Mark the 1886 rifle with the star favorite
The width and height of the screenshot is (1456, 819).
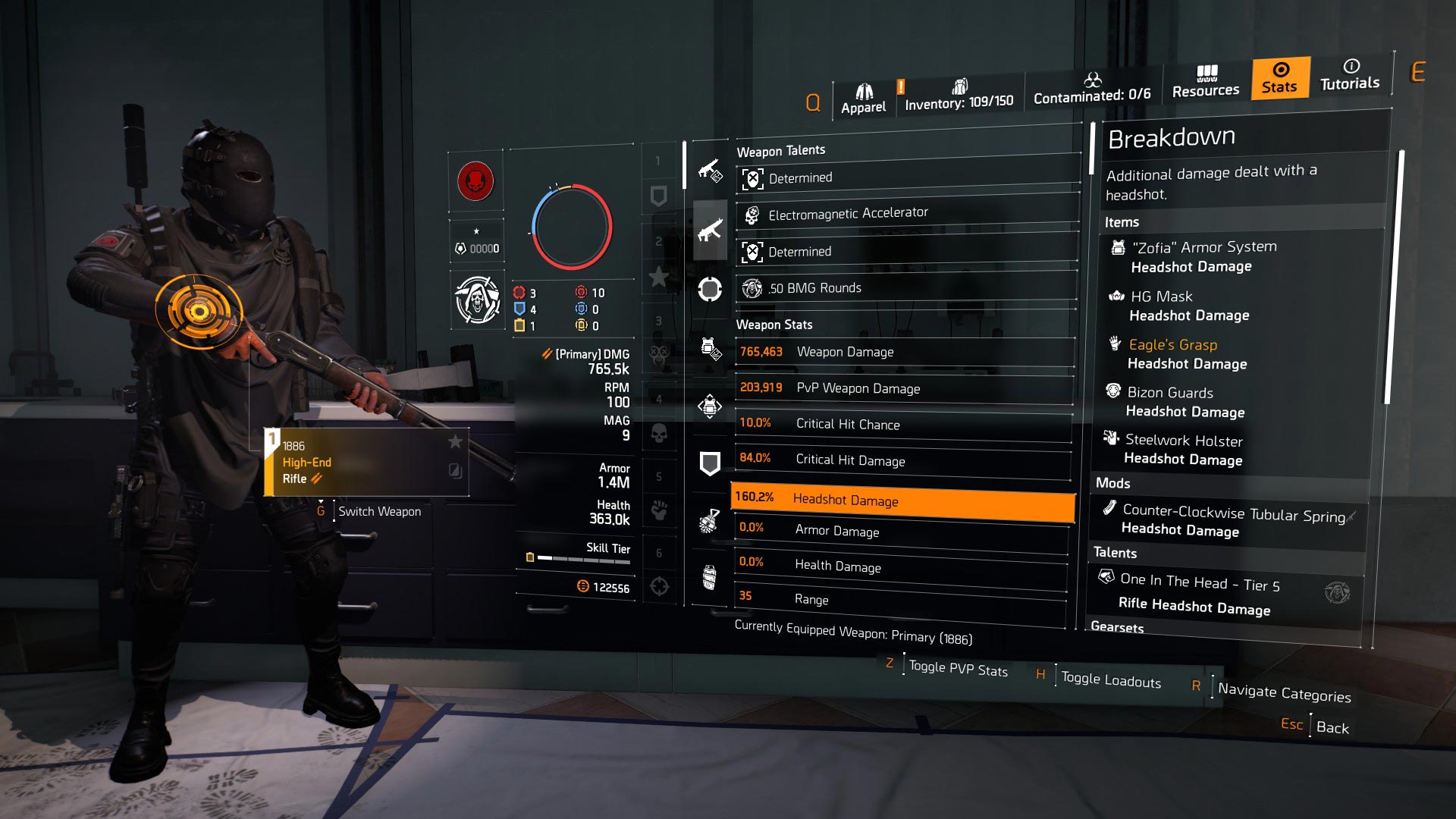[x=453, y=440]
